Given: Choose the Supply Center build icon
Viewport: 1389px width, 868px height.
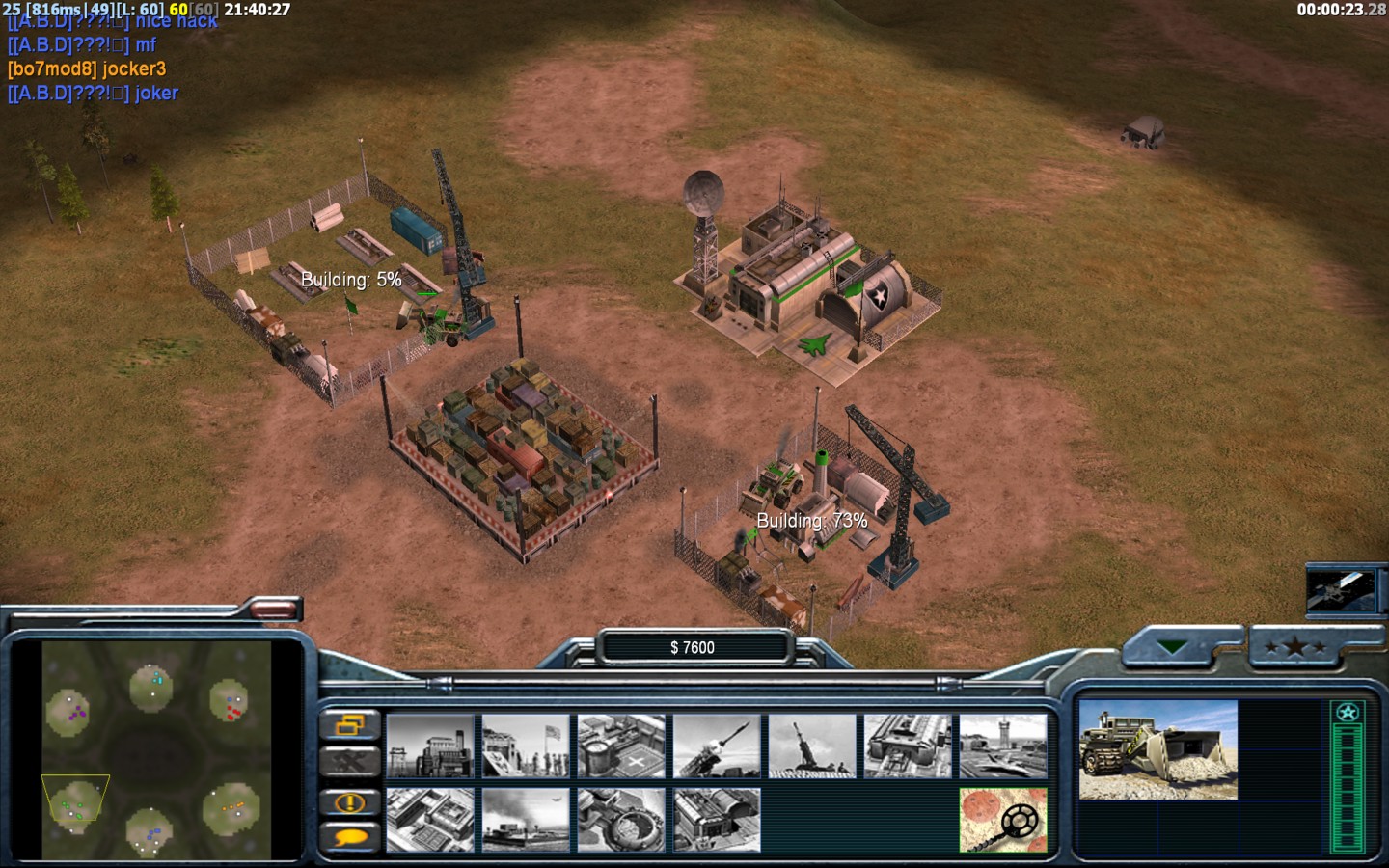Looking at the screenshot, I should 621,746.
